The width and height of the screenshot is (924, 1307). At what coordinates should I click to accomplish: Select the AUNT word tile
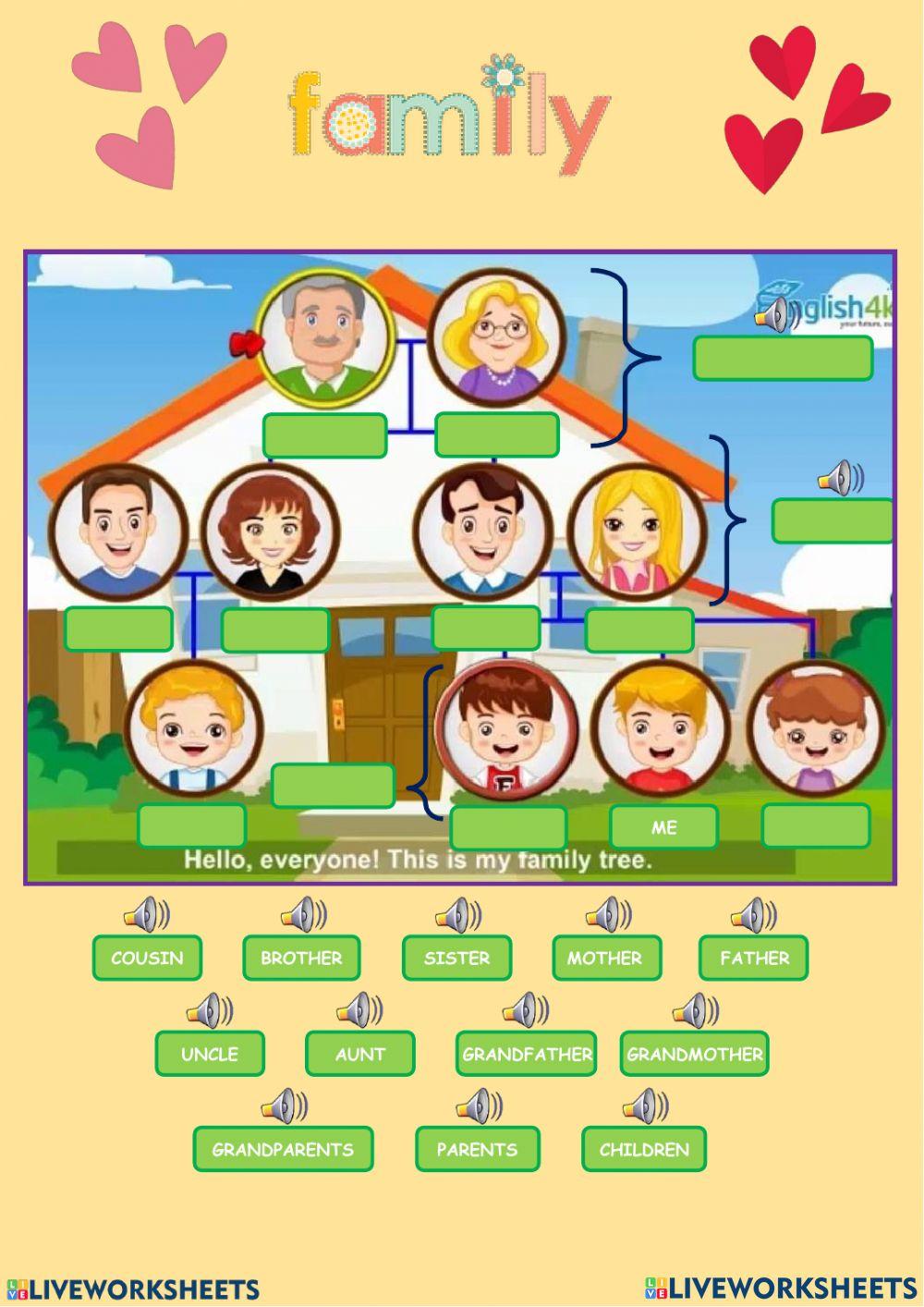click(x=359, y=1054)
